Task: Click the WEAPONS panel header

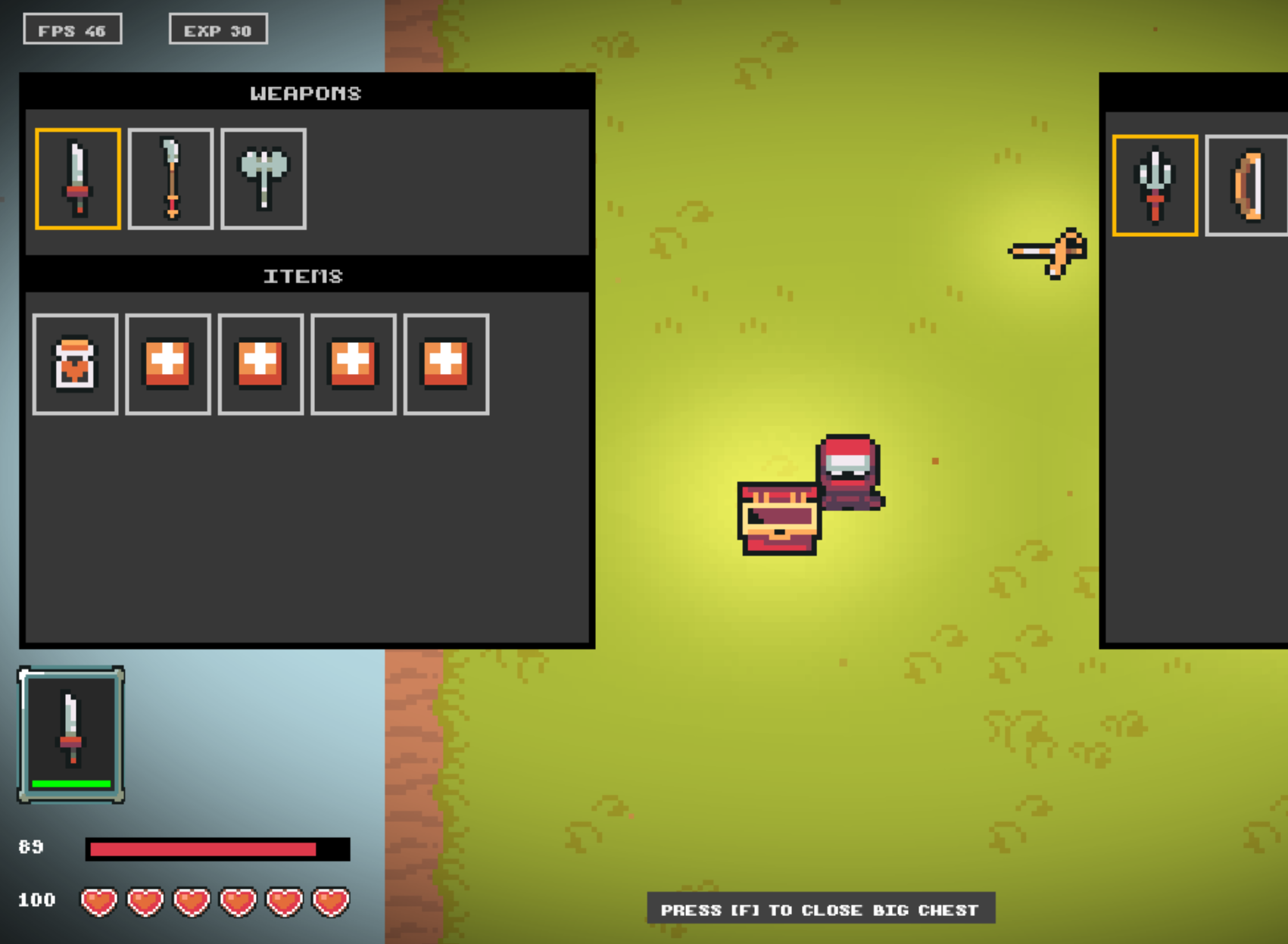Action: pyautogui.click(x=307, y=93)
